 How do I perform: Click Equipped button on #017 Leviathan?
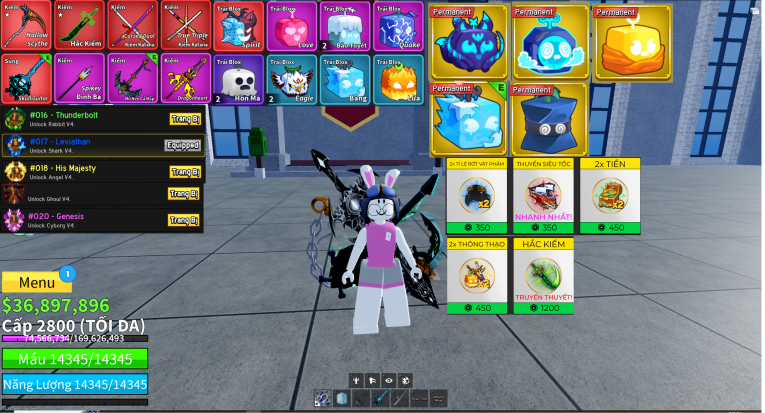[183, 145]
